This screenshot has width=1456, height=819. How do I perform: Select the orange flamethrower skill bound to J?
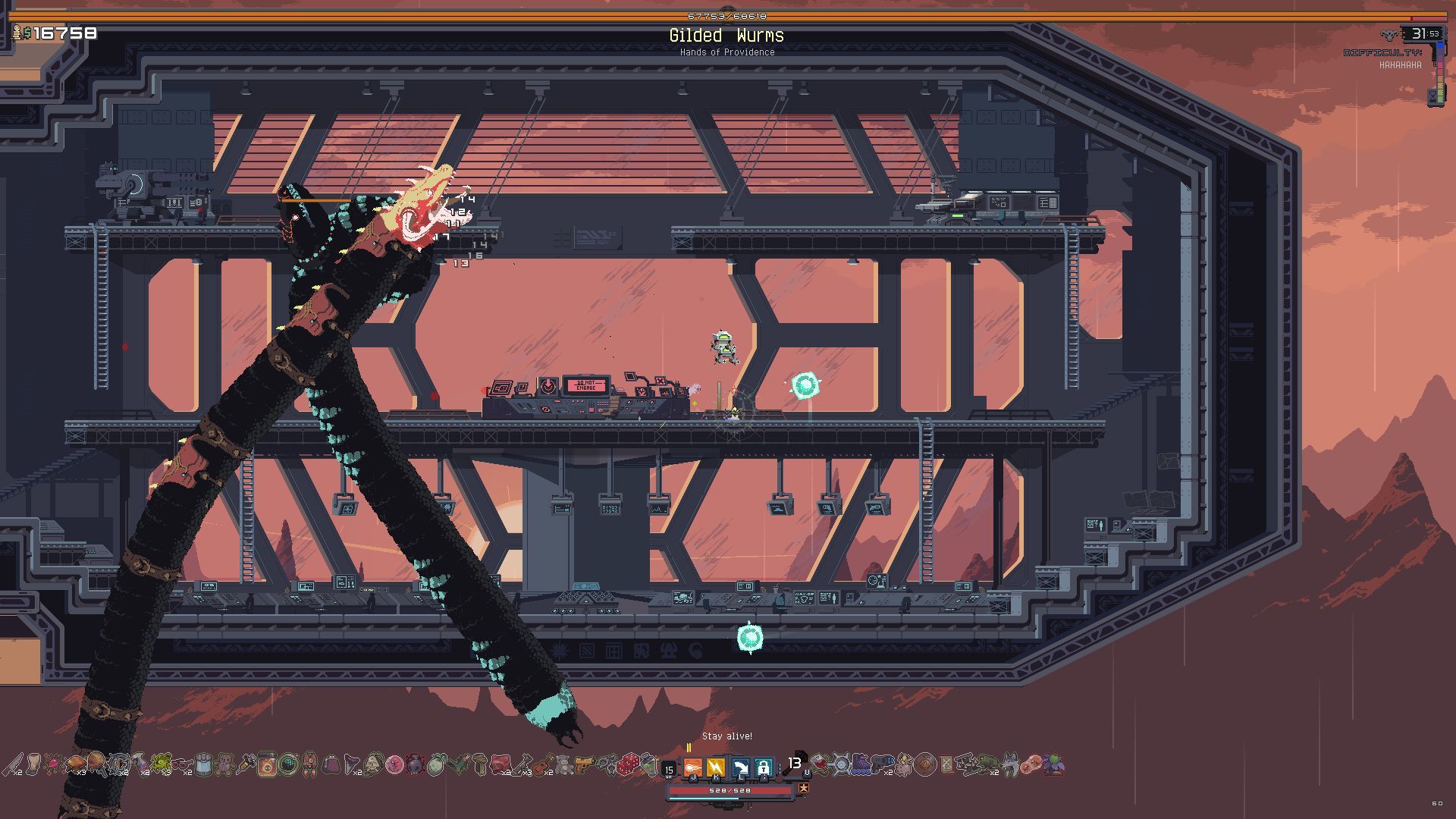(x=693, y=767)
